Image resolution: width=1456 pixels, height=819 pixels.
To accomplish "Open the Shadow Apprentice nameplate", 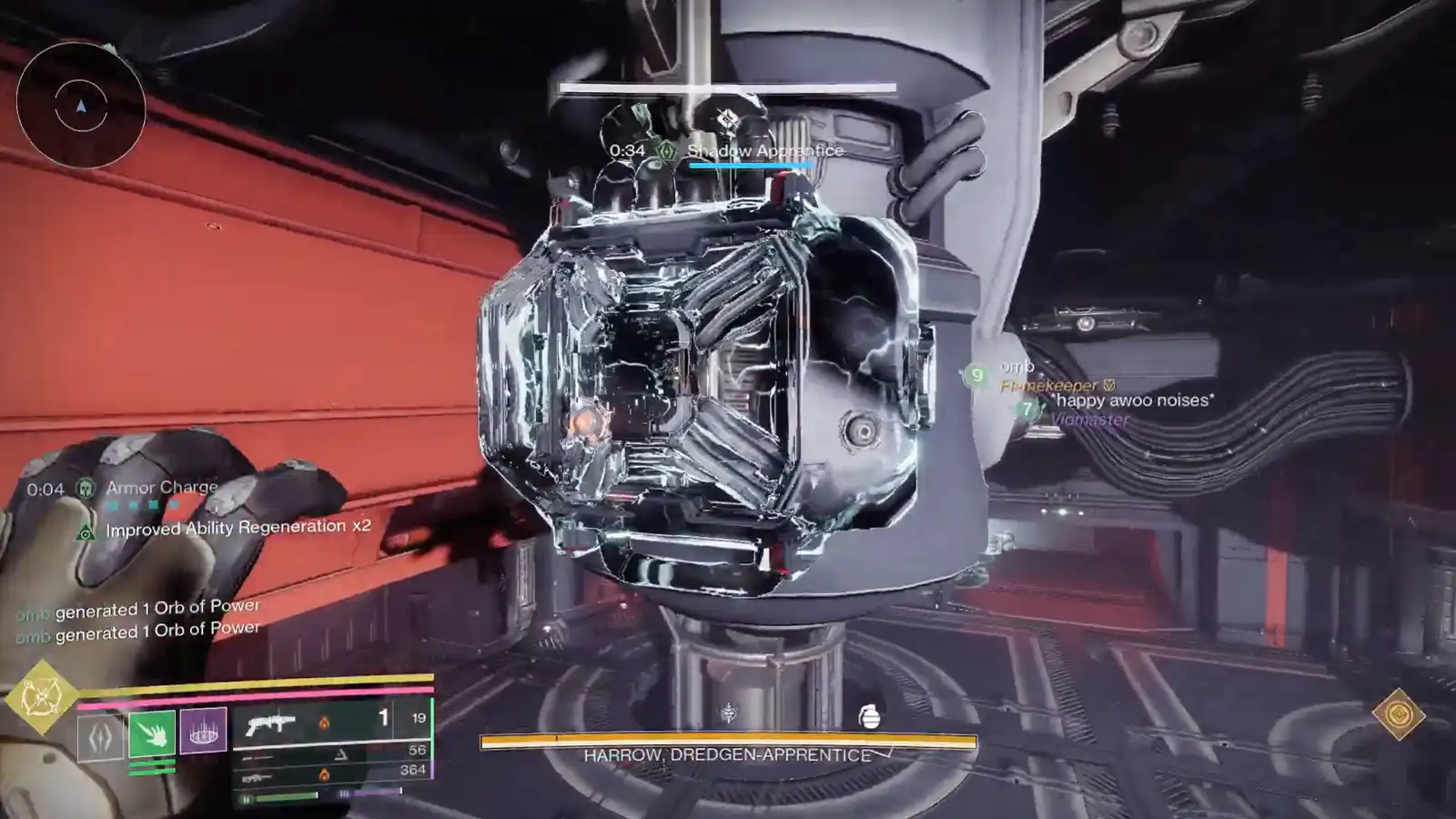I will pyautogui.click(x=764, y=151).
